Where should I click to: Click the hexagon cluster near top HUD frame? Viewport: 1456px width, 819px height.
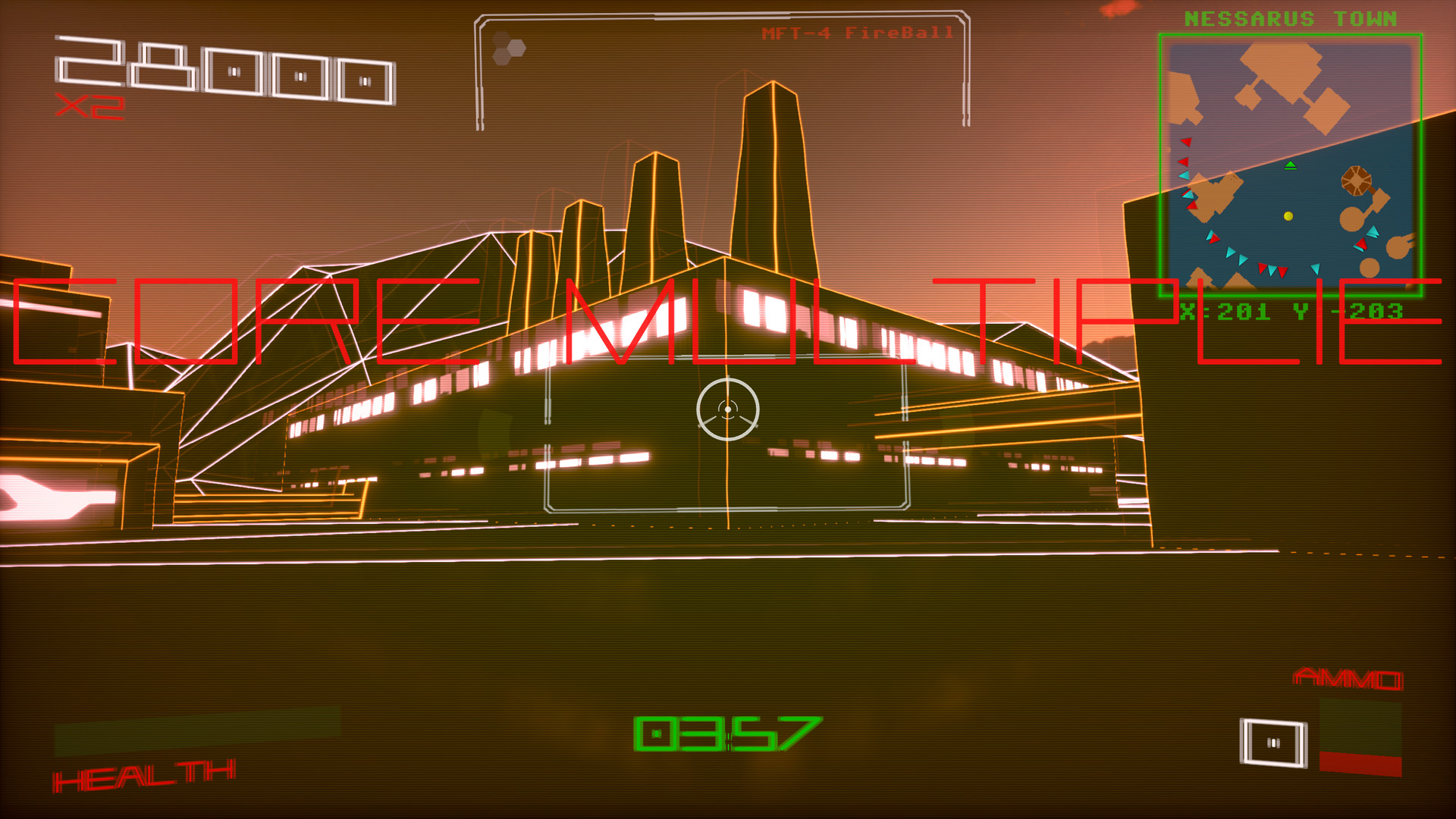click(508, 48)
